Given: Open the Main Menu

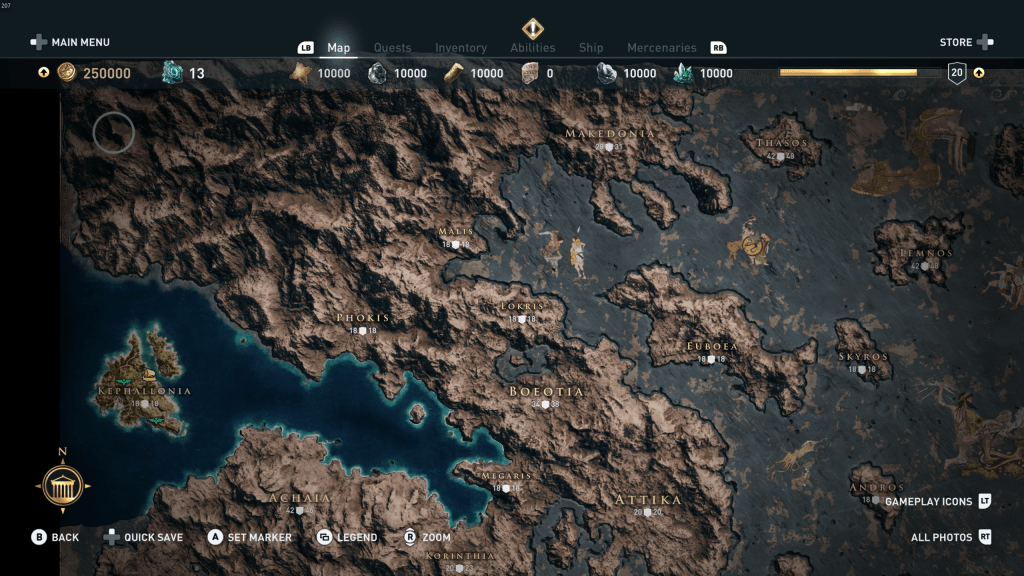Looking at the screenshot, I should click(x=70, y=42).
